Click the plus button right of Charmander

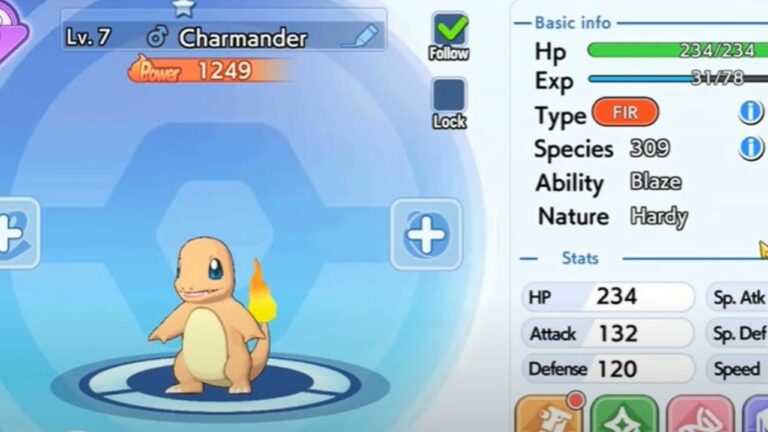point(426,234)
